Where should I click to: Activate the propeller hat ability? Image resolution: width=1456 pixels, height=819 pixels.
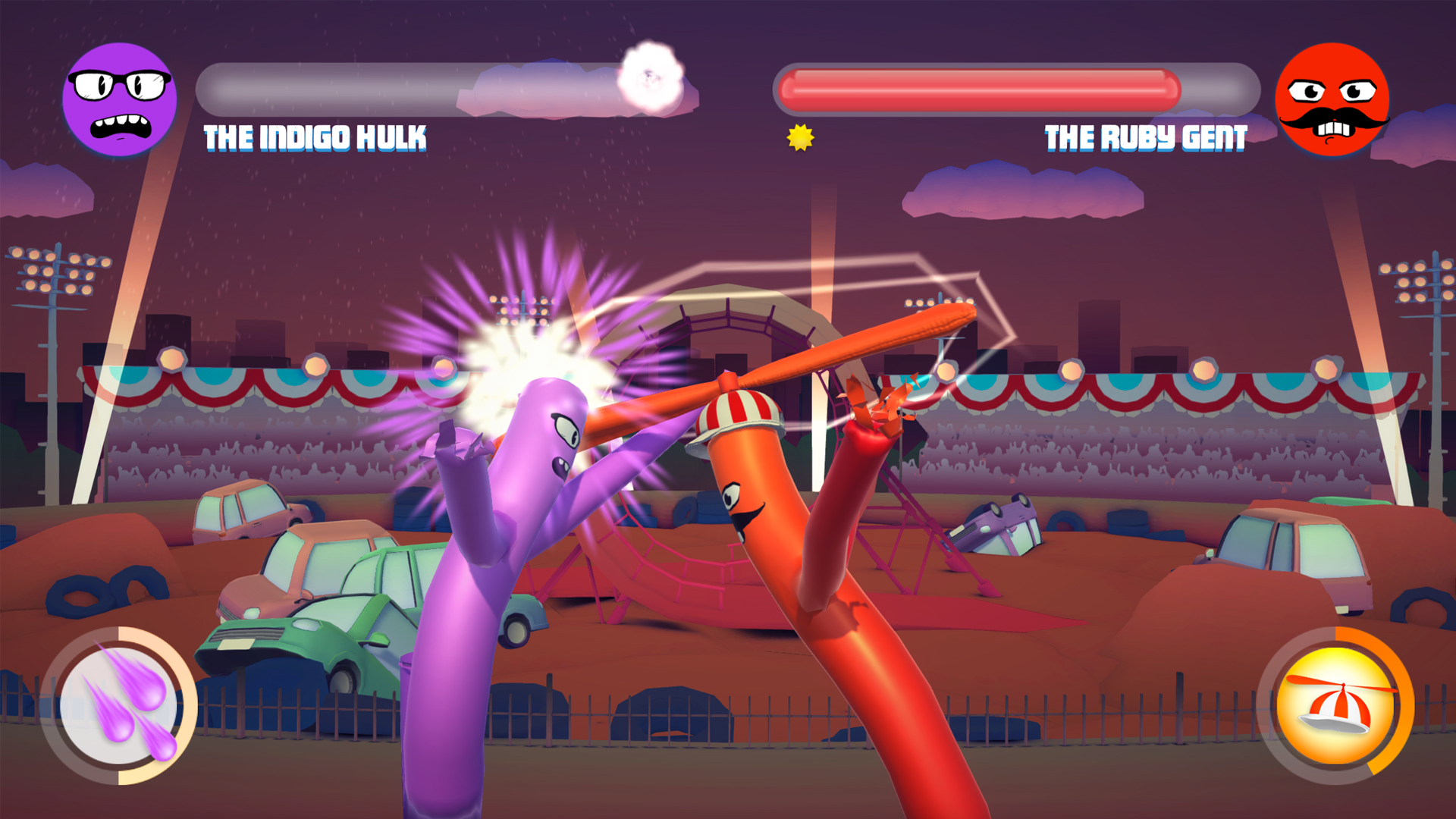coord(1336,705)
